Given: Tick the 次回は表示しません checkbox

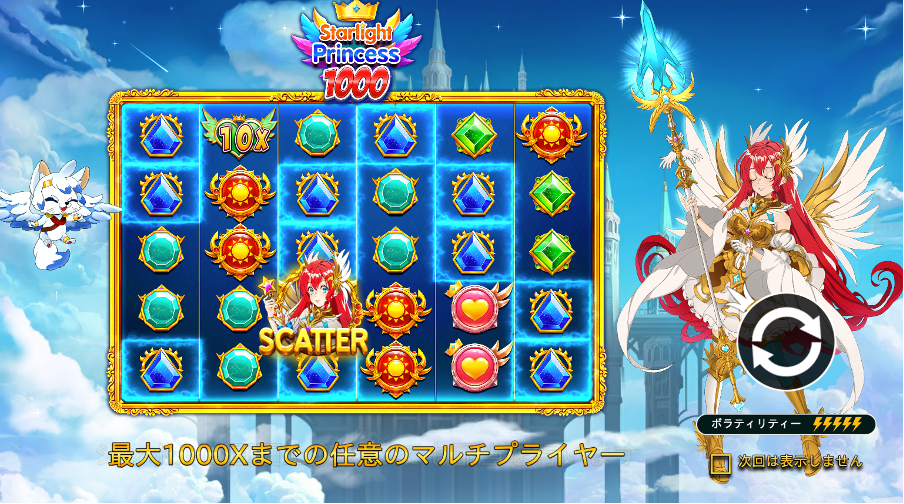Looking at the screenshot, I should [721, 463].
